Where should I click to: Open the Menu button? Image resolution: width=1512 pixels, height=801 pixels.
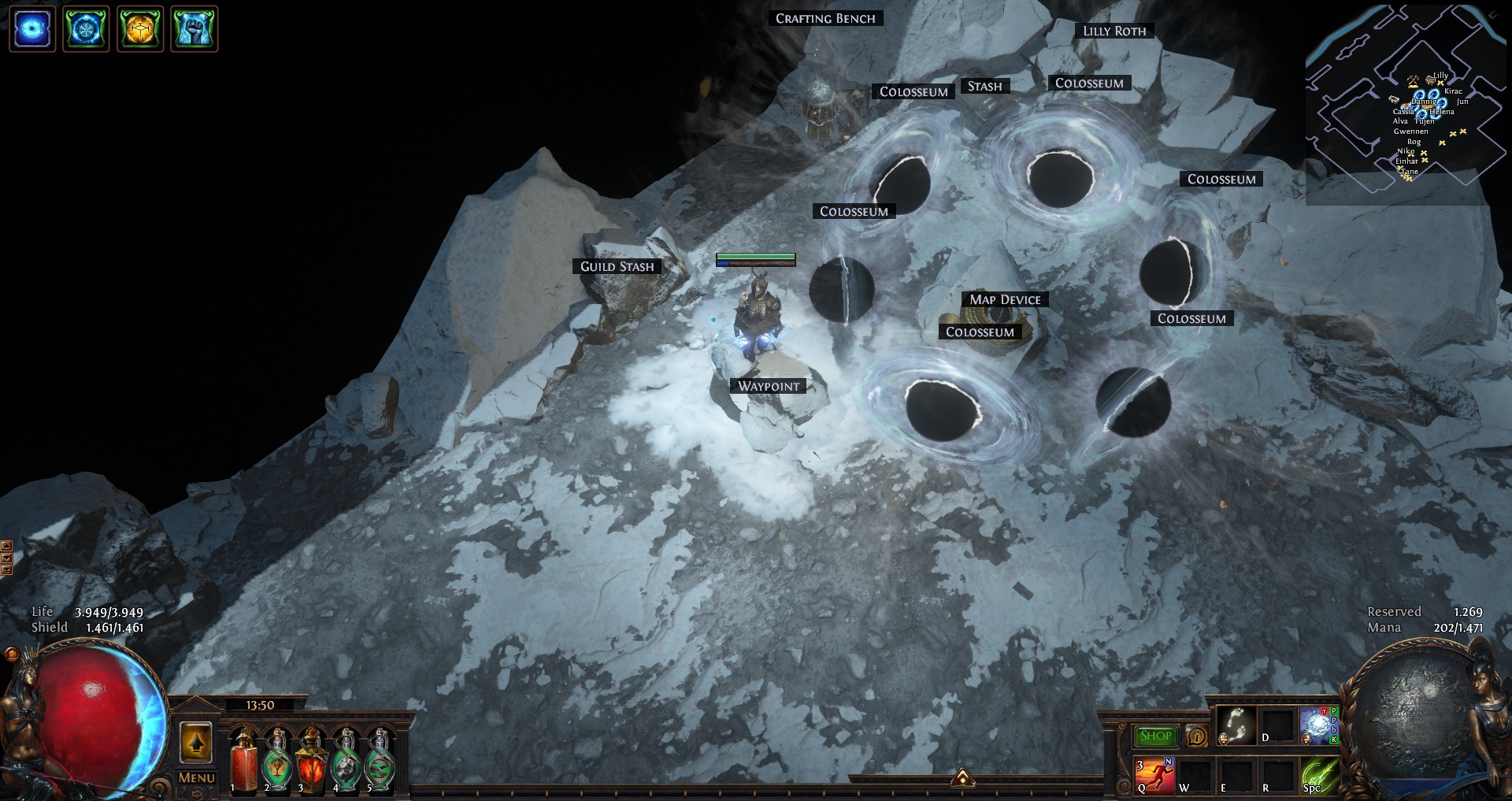[x=196, y=777]
